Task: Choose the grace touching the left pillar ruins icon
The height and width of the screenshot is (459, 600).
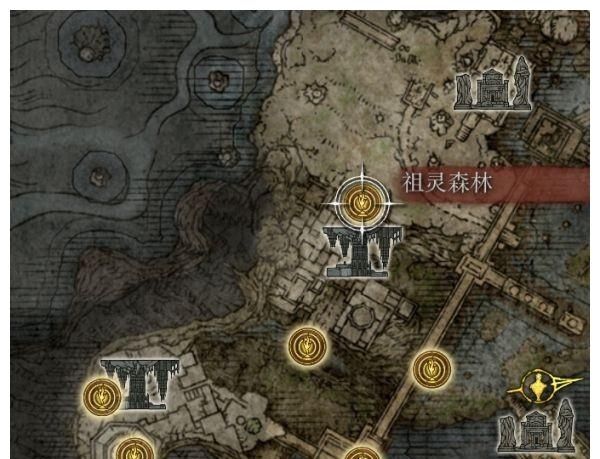Action: (102, 397)
